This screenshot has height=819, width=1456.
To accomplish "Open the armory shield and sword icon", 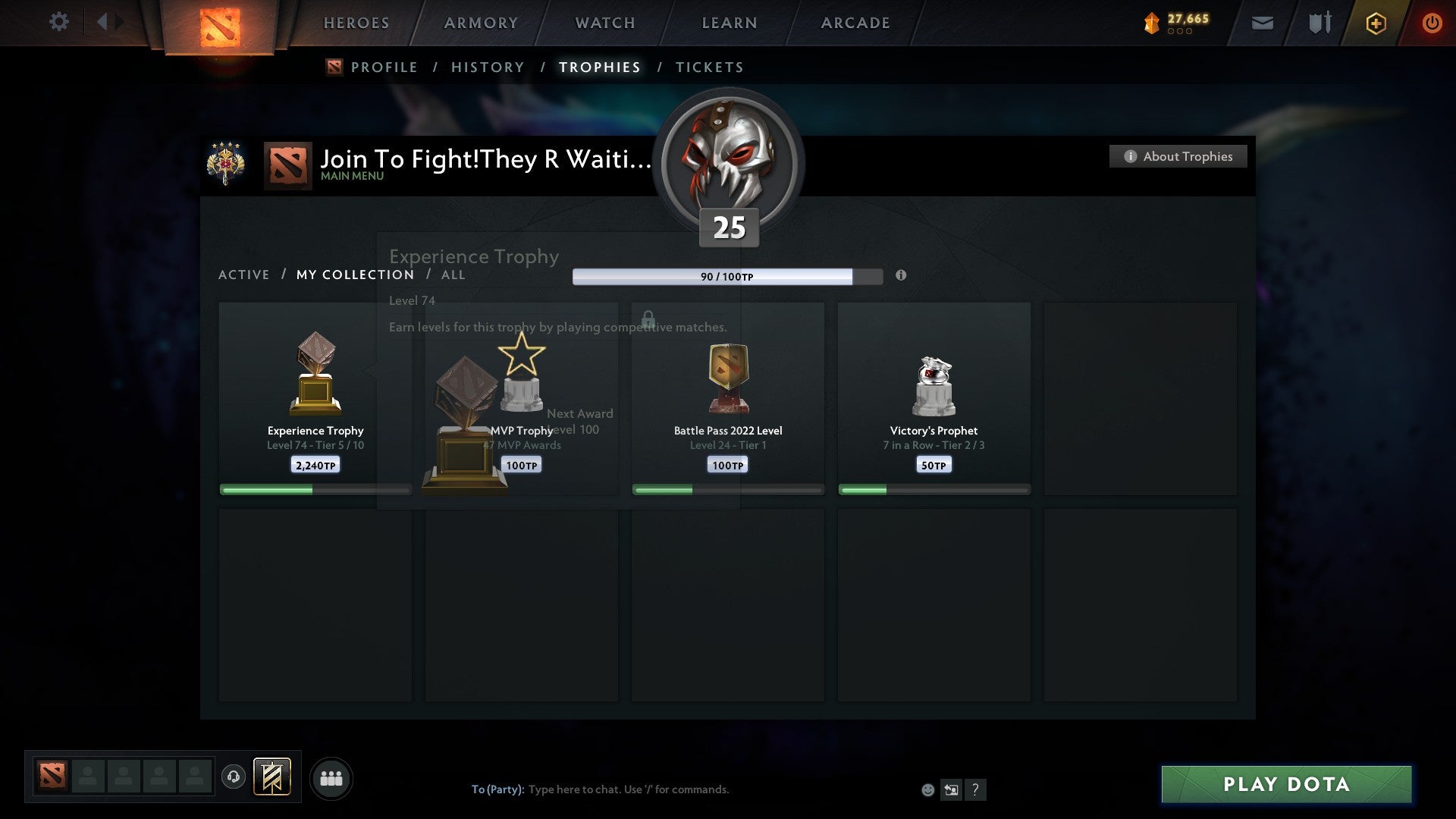I will click(1321, 23).
